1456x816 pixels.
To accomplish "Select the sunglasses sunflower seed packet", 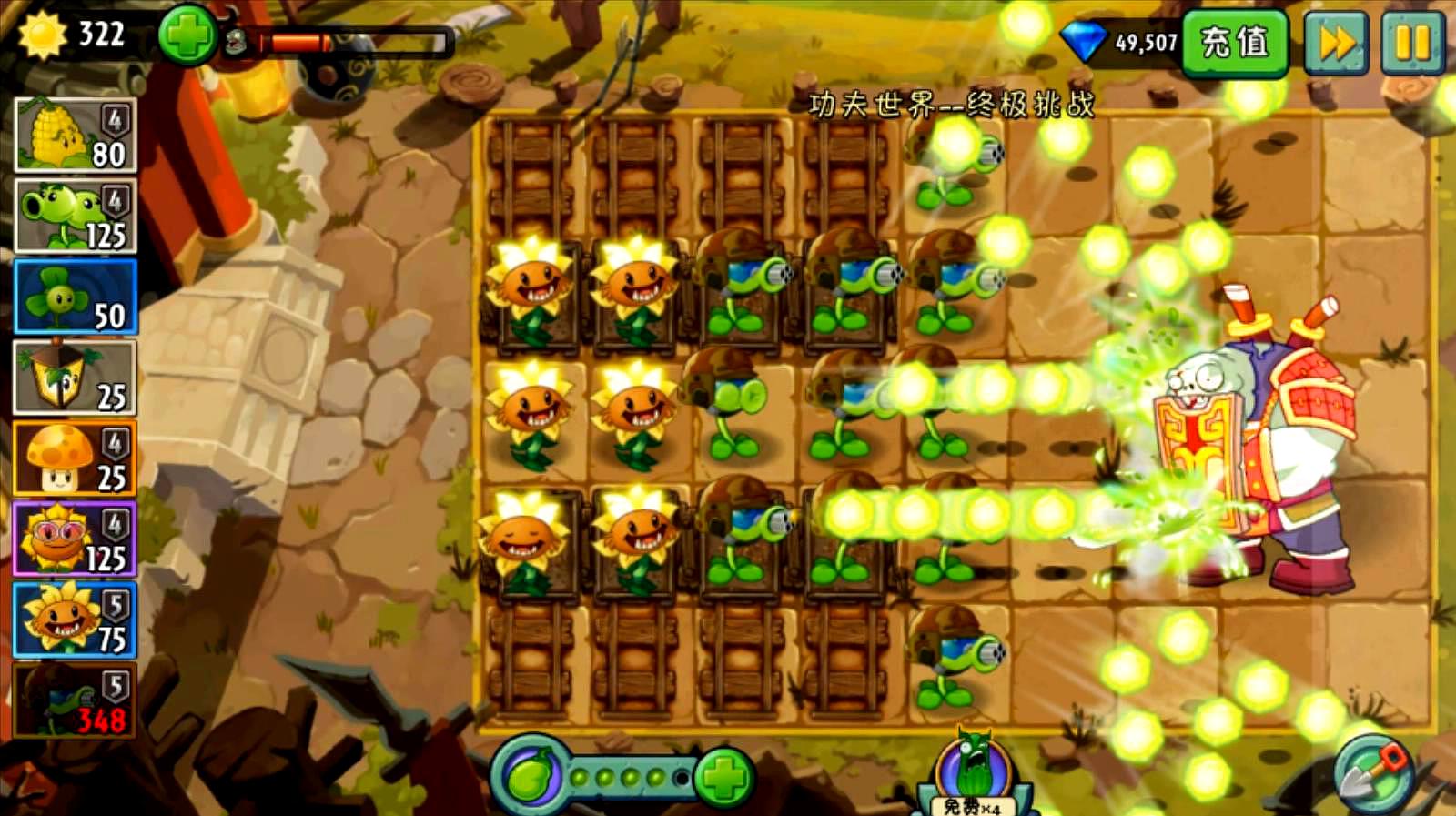I will [x=76, y=539].
